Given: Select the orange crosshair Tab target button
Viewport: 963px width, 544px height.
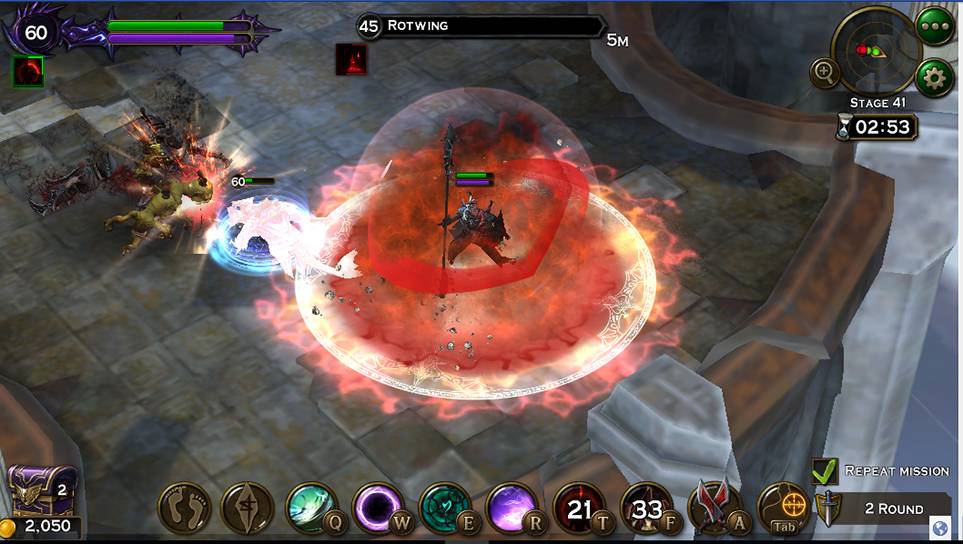Looking at the screenshot, I should point(782,508).
